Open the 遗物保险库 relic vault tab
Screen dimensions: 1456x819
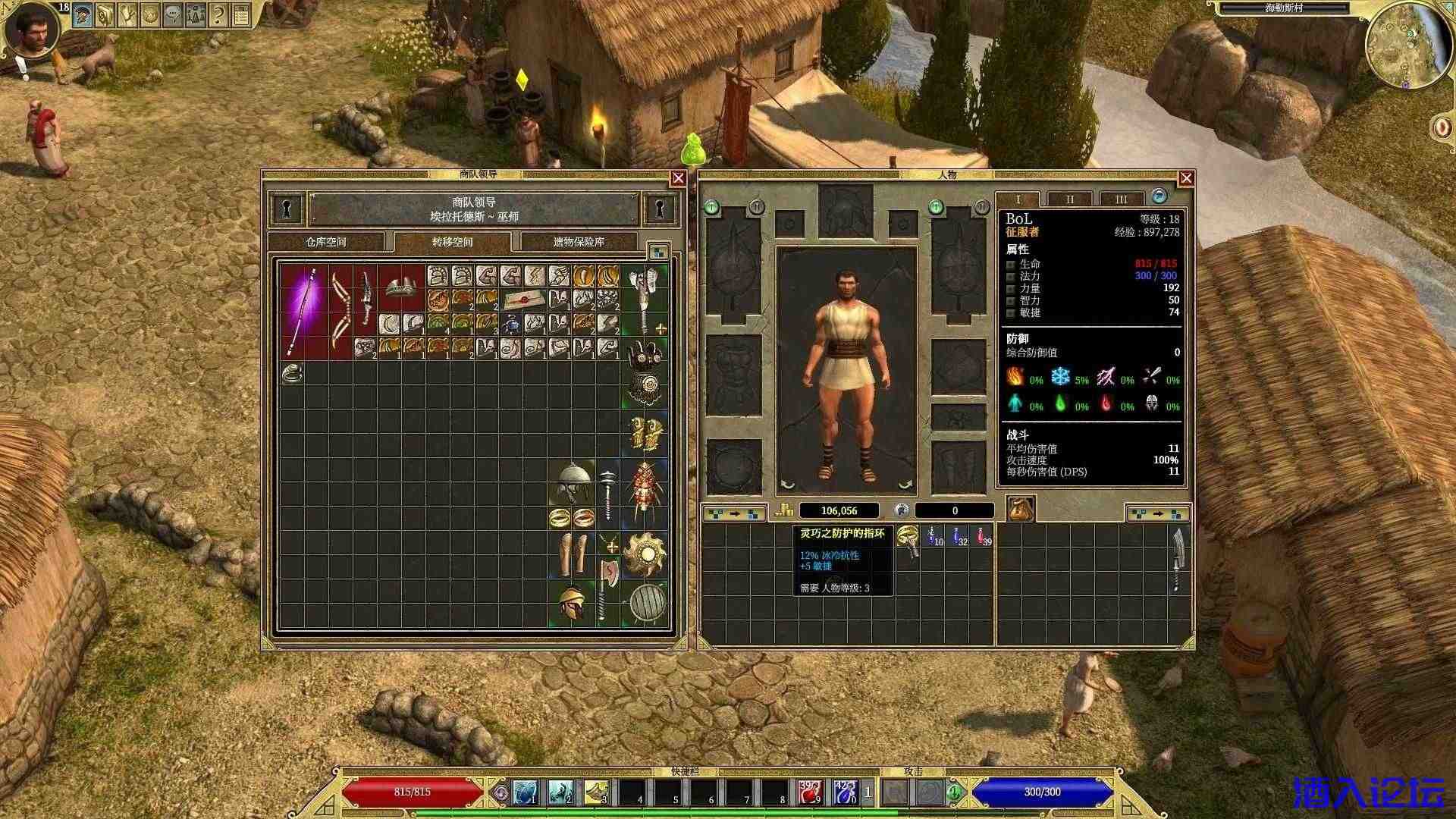click(579, 242)
